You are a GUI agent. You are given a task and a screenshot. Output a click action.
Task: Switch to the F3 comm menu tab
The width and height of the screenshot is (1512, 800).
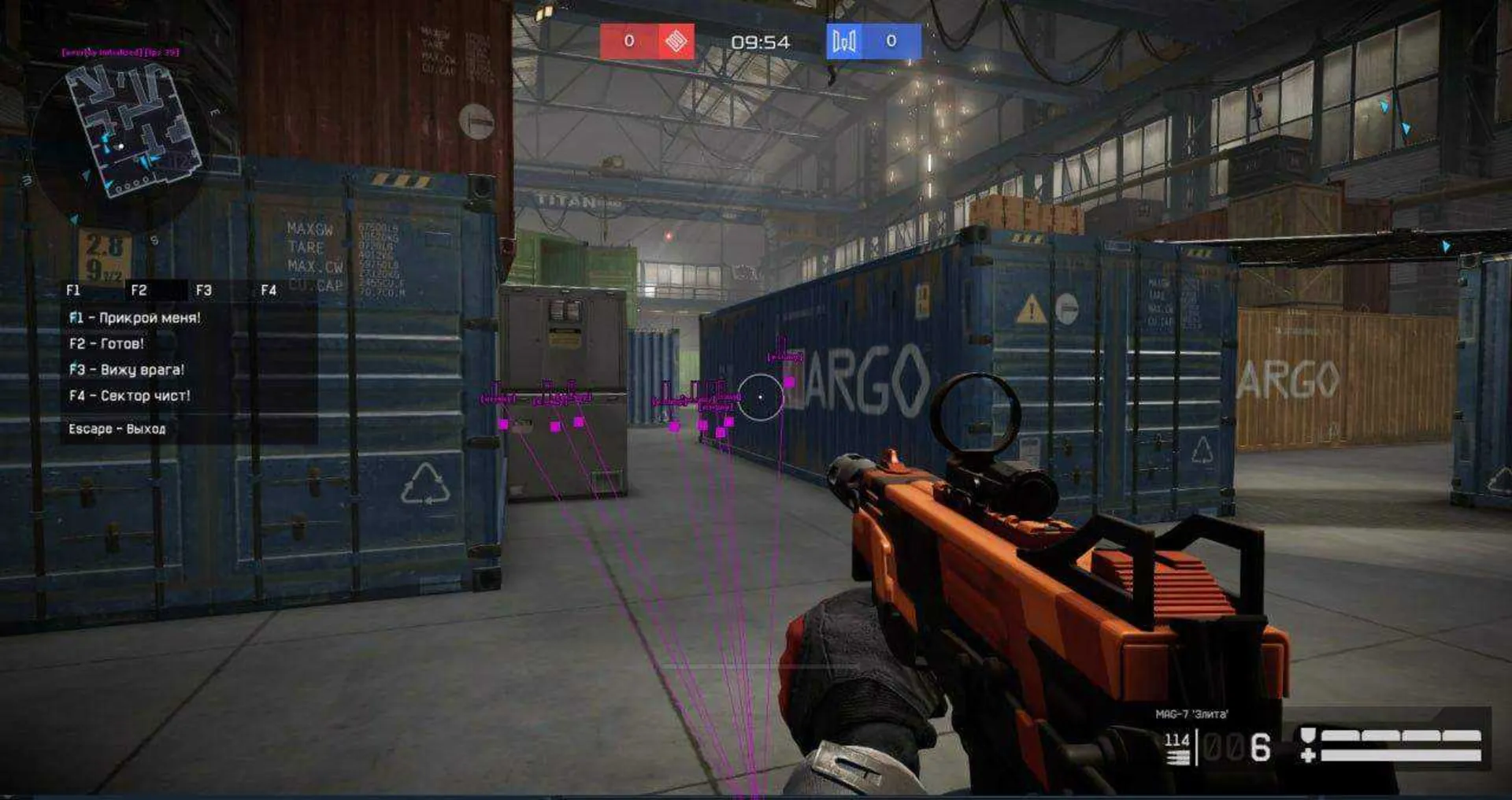click(x=202, y=290)
